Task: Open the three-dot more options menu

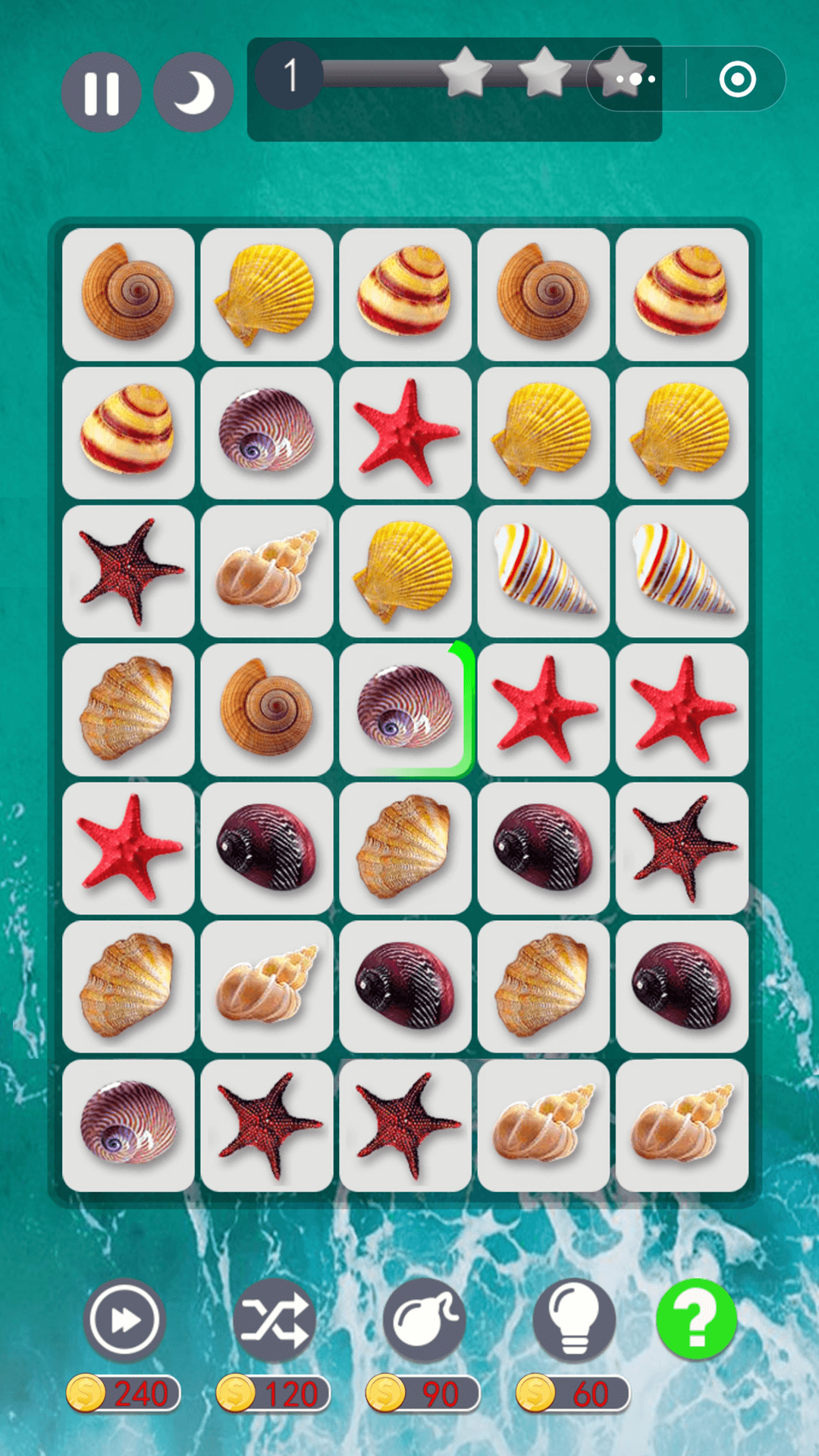Action: (x=635, y=79)
